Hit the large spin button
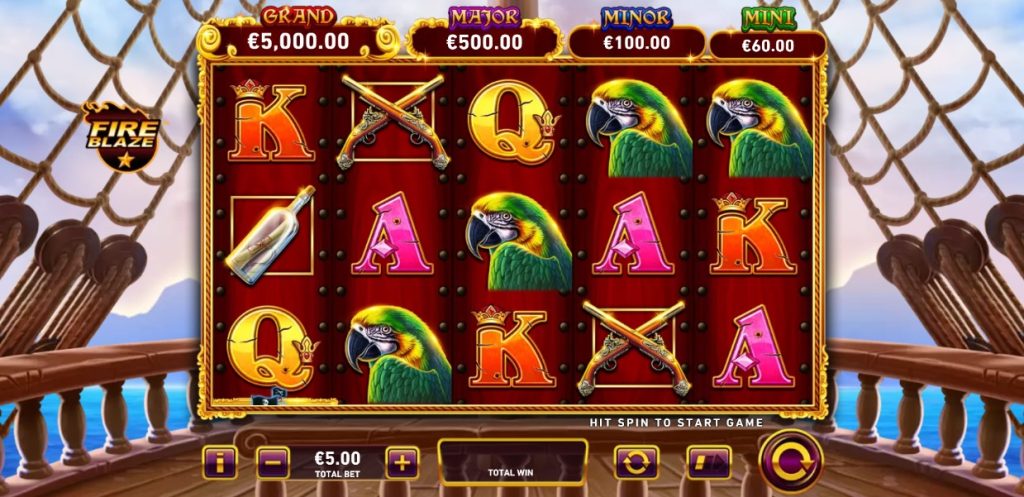The width and height of the screenshot is (1024, 497). (790, 461)
